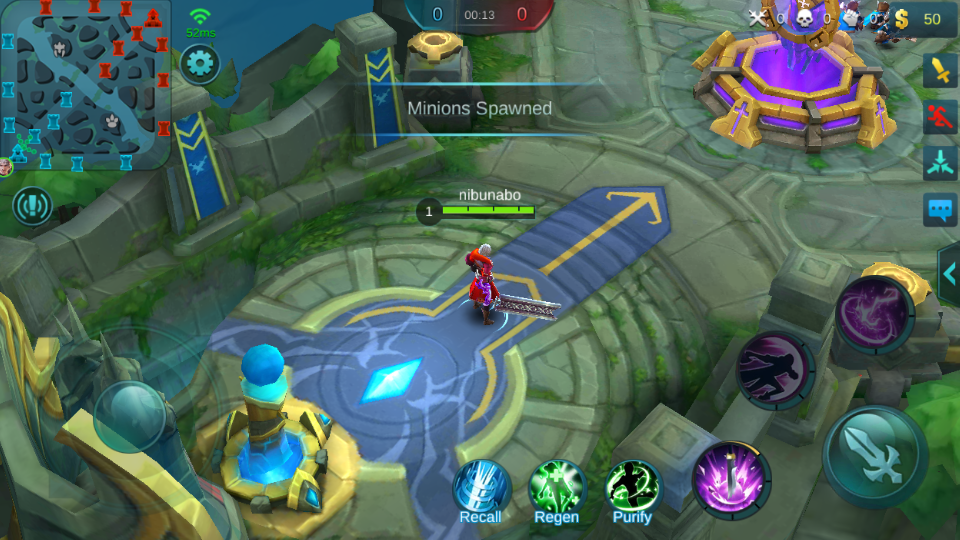Activate the Regen ability
The width and height of the screenshot is (960, 540).
point(557,490)
